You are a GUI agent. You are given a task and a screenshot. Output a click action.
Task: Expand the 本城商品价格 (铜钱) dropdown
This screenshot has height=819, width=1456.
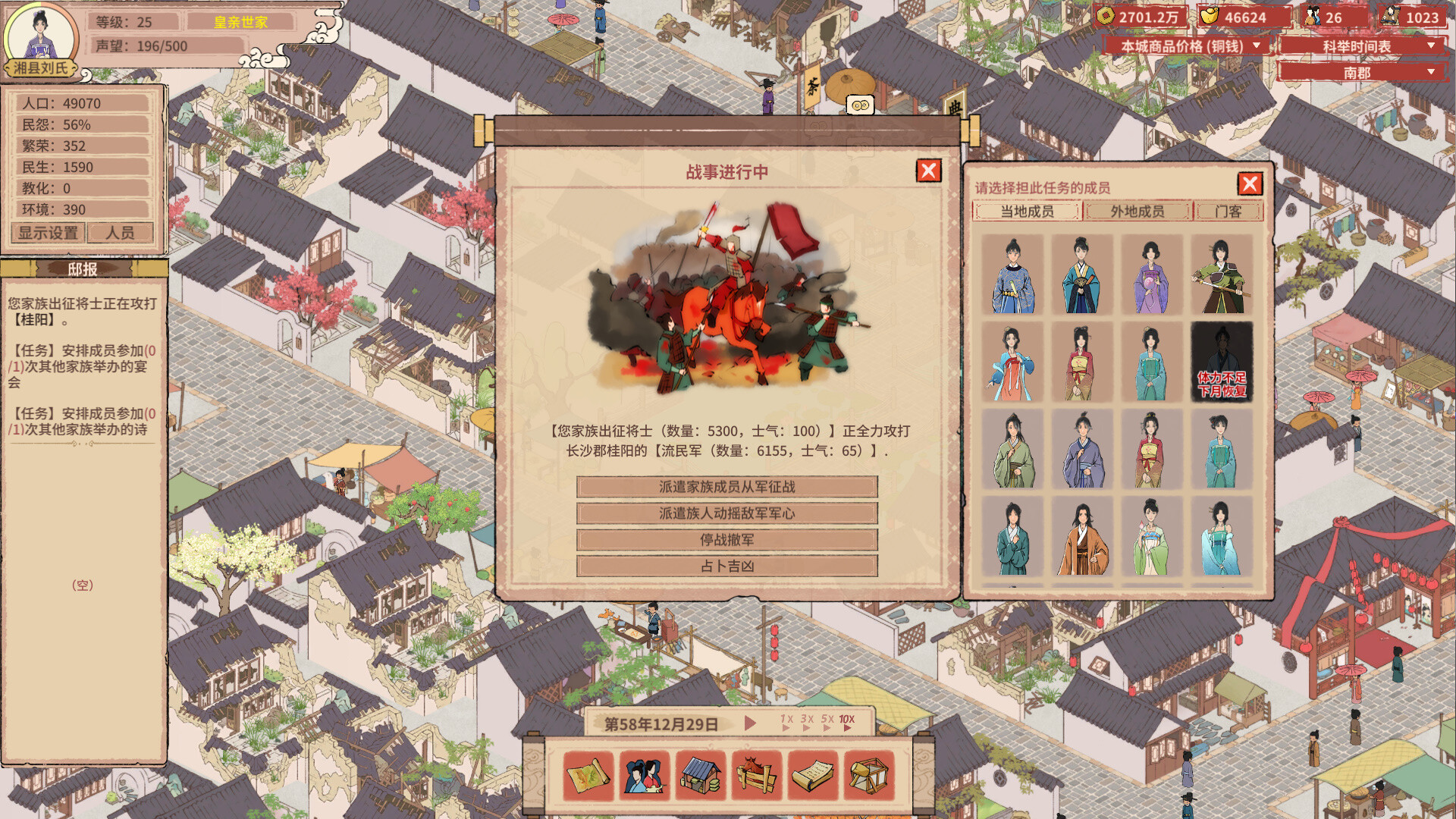[1188, 45]
